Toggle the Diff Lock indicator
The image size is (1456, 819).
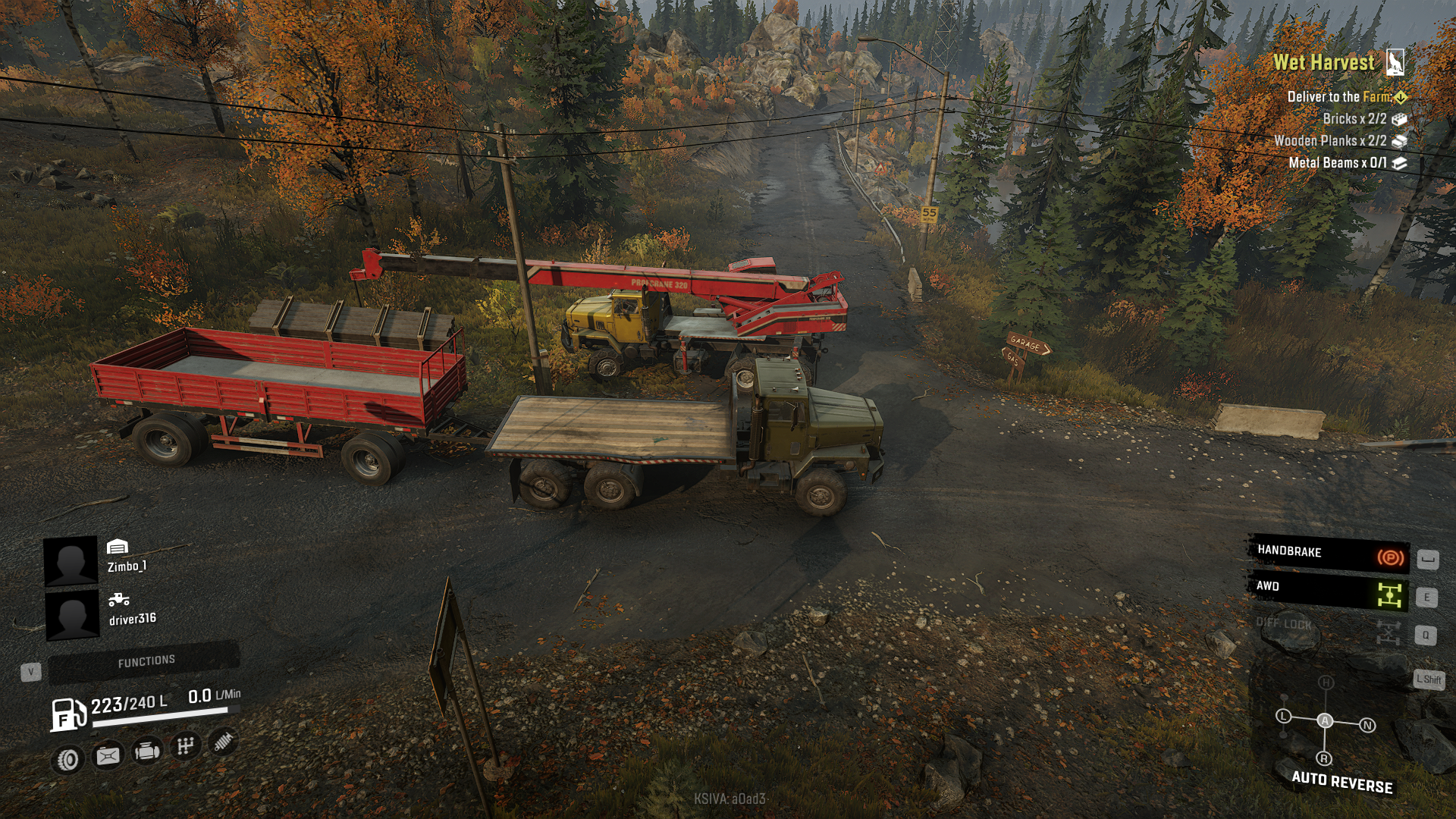tap(1328, 628)
